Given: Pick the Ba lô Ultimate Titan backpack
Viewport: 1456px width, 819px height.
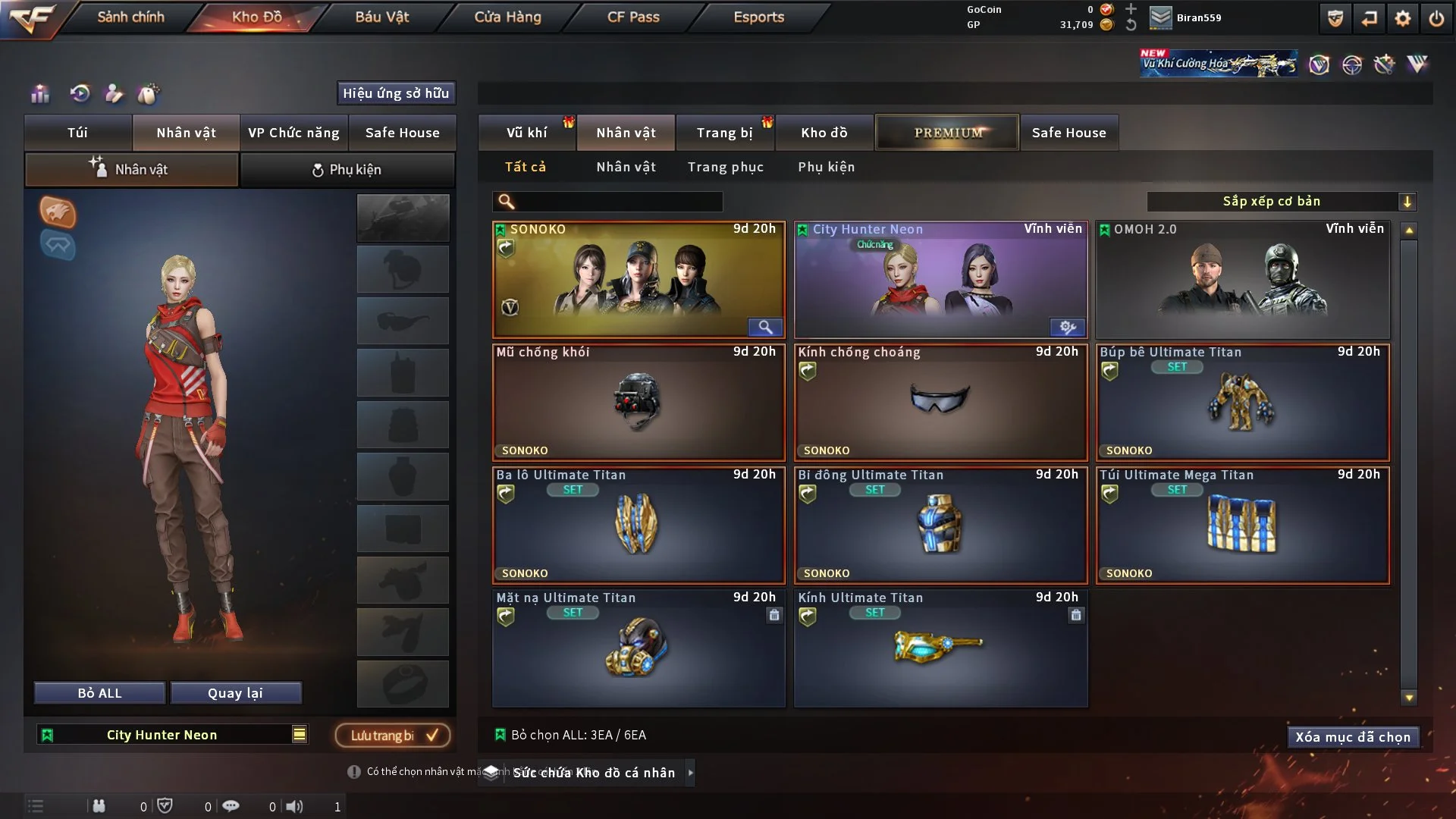Looking at the screenshot, I should click(x=638, y=526).
